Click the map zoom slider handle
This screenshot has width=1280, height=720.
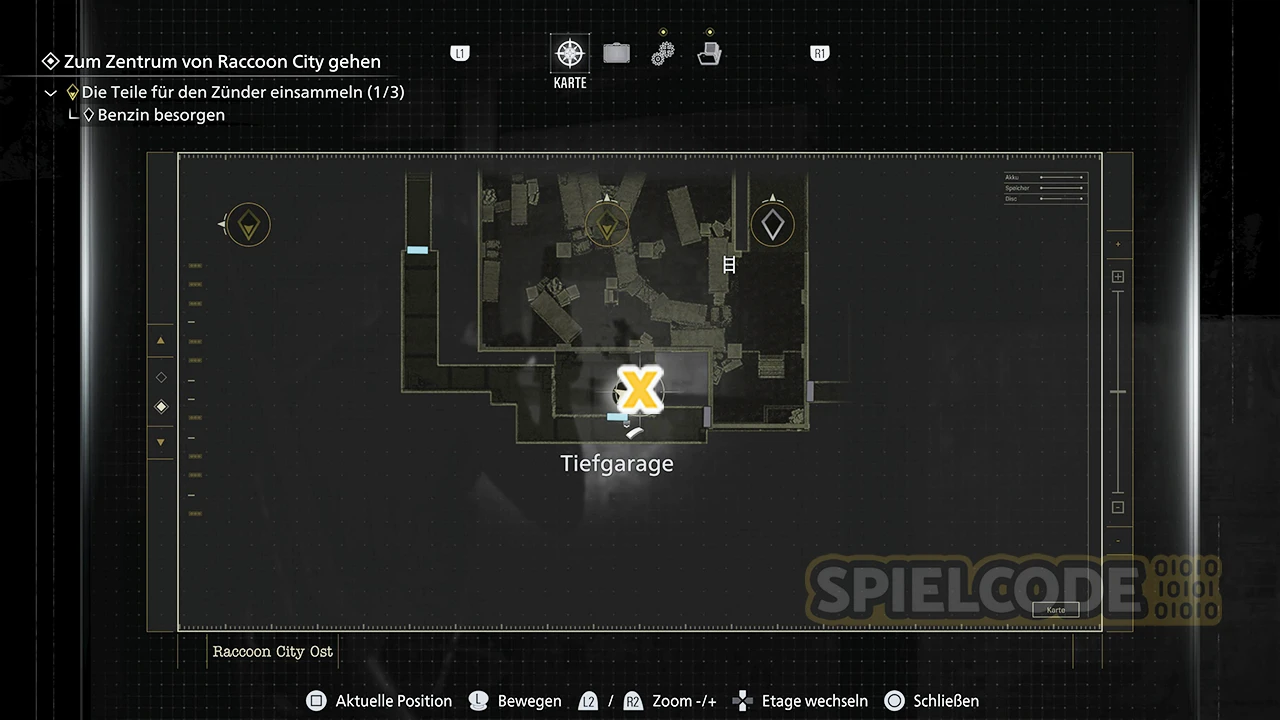(x=1118, y=391)
